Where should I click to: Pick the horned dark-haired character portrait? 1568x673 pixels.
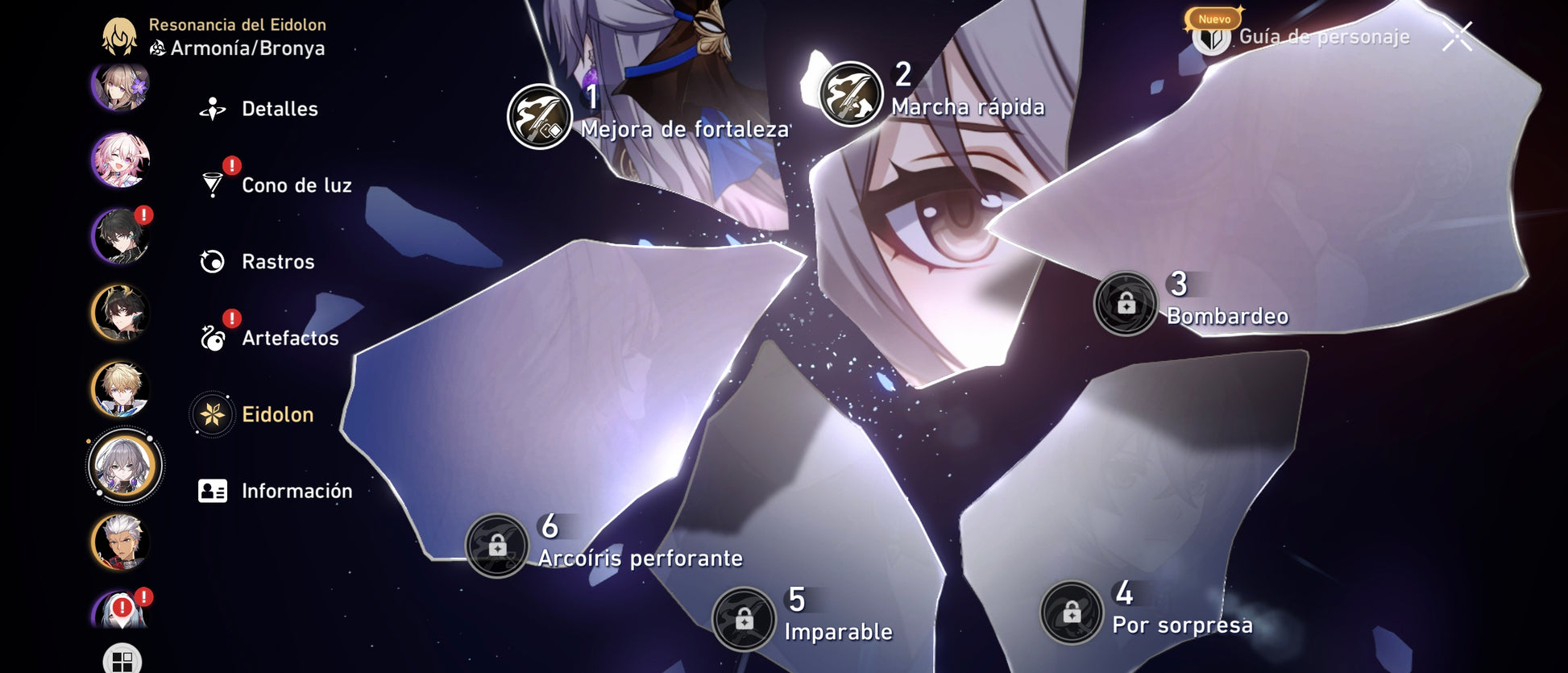[121, 313]
